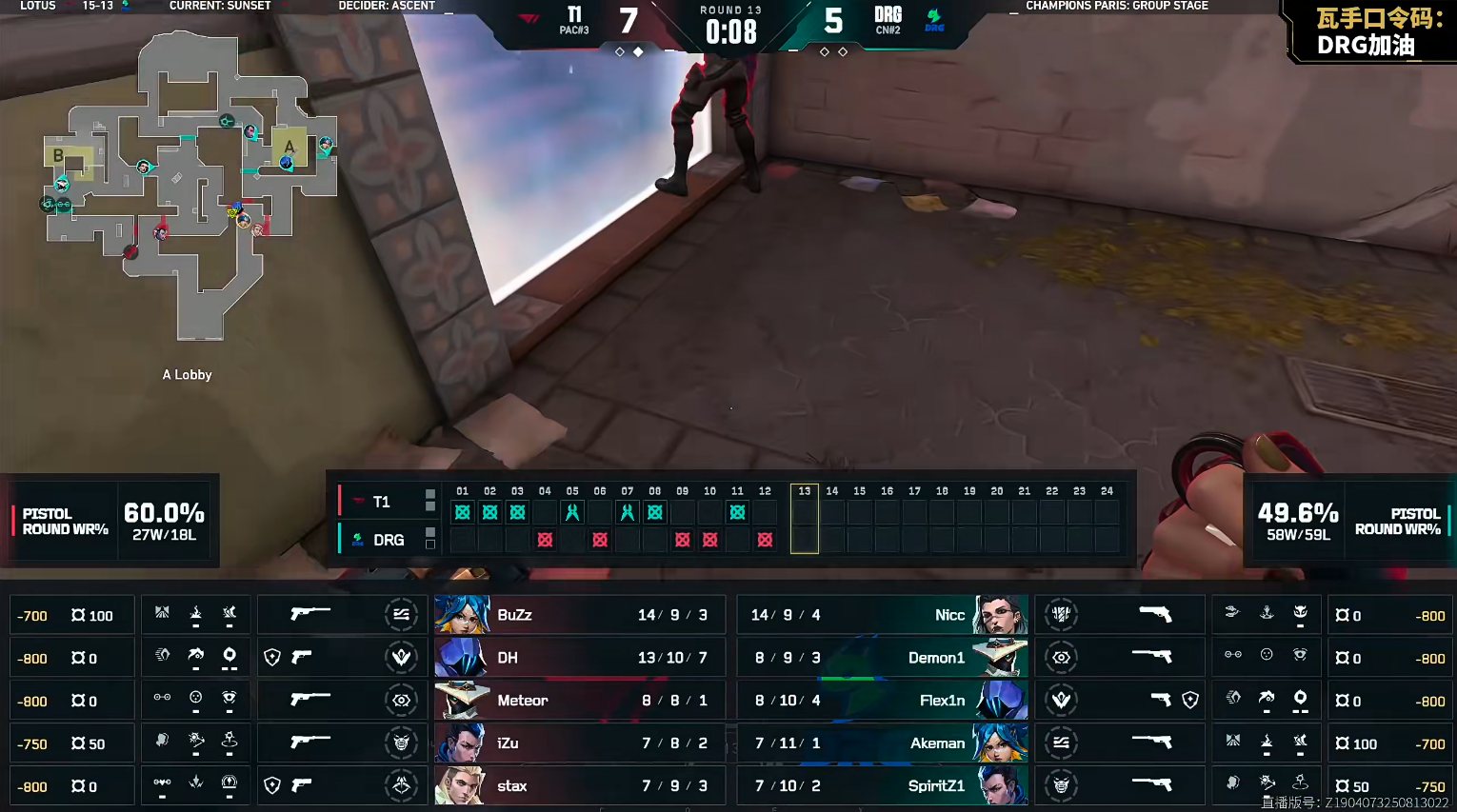1457x812 pixels.
Task: Select Nicc's player row
Action: (882, 615)
